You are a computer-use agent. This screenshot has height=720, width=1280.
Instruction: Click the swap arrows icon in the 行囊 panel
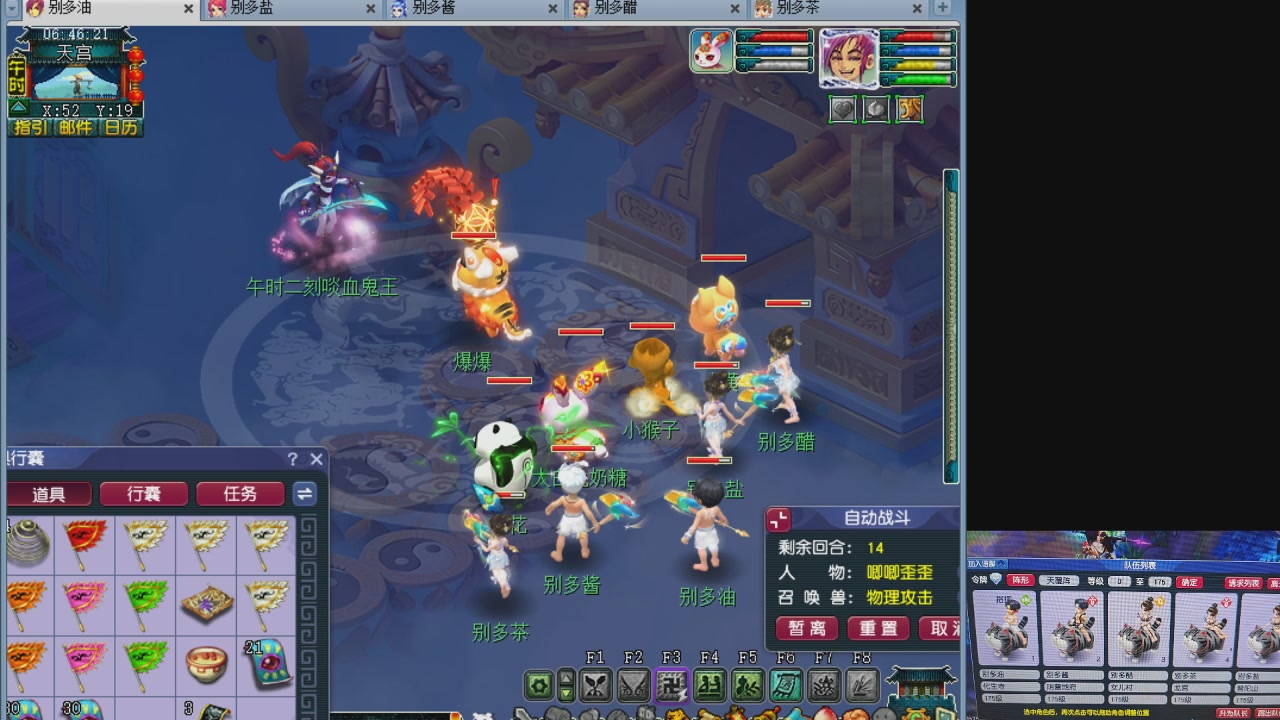304,494
